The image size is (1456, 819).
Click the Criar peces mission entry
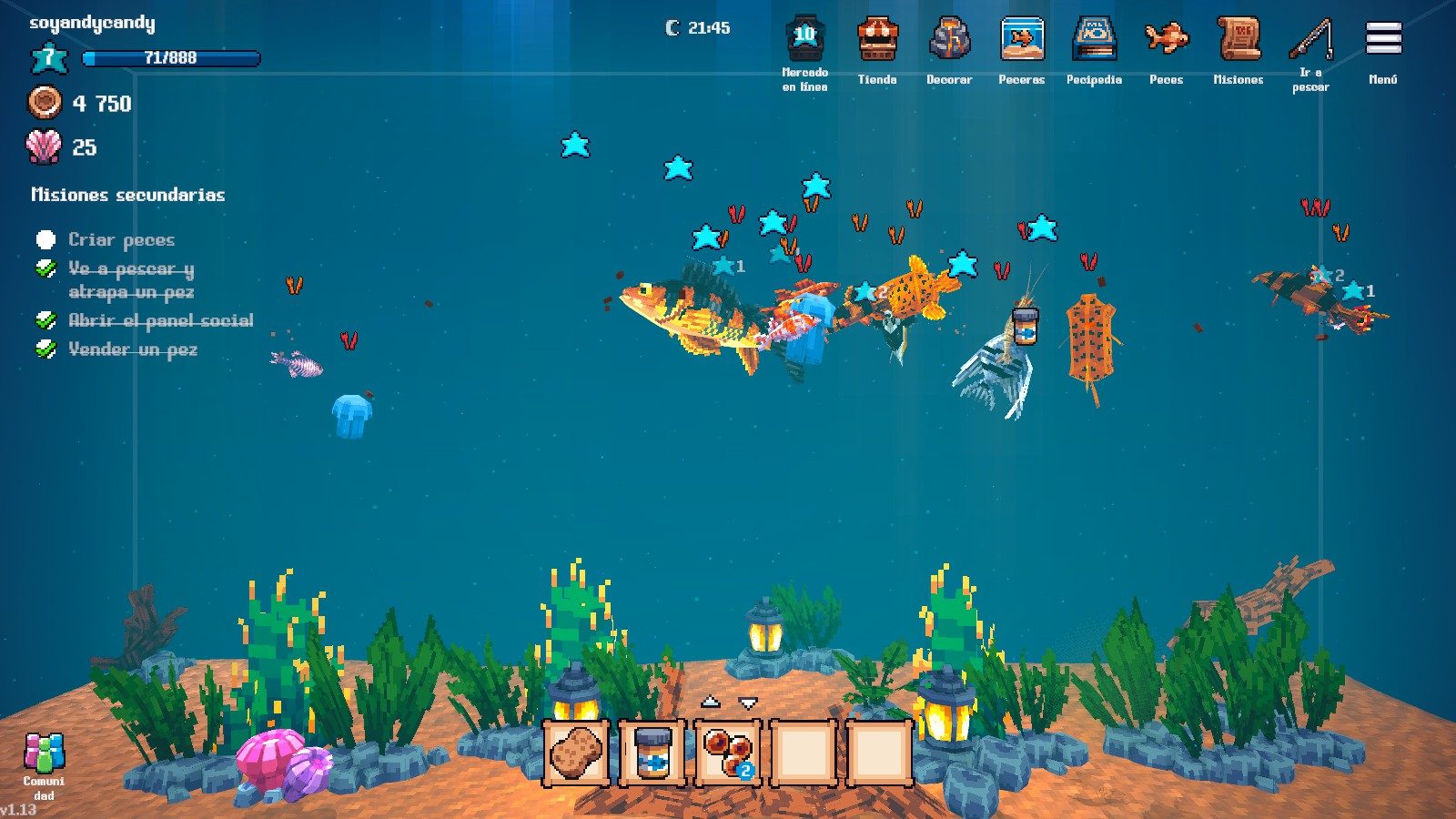coord(121,239)
